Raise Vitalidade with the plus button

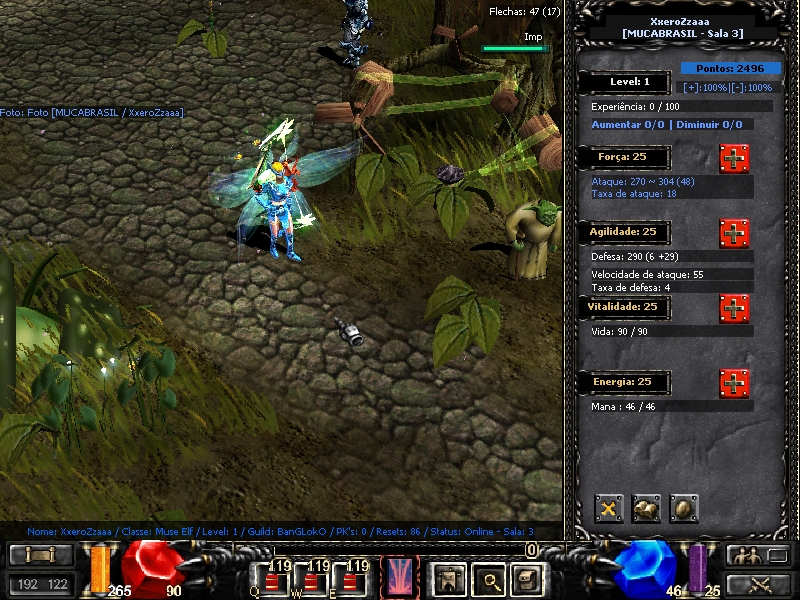click(x=734, y=308)
